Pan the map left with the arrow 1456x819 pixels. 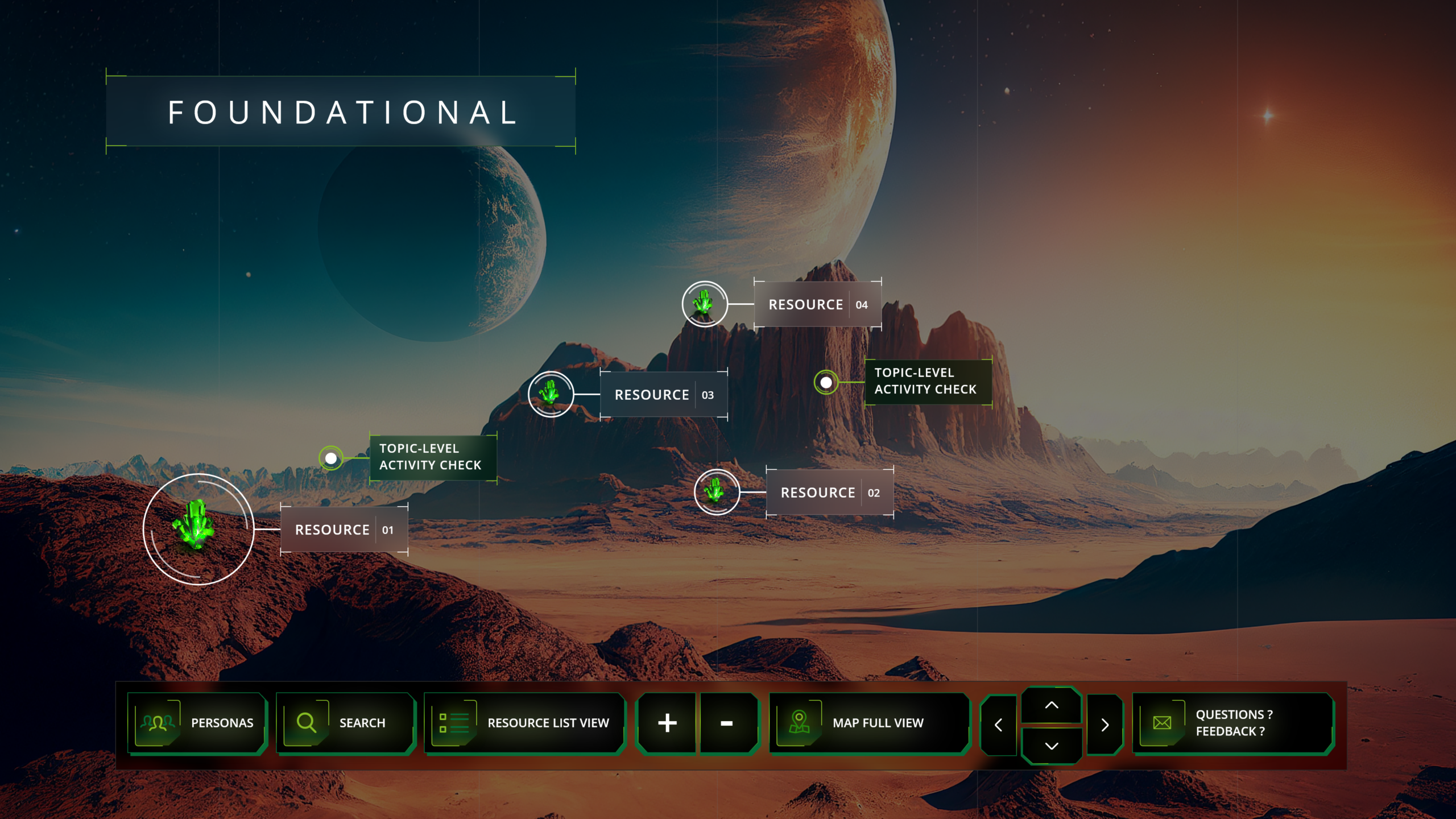[x=999, y=725]
